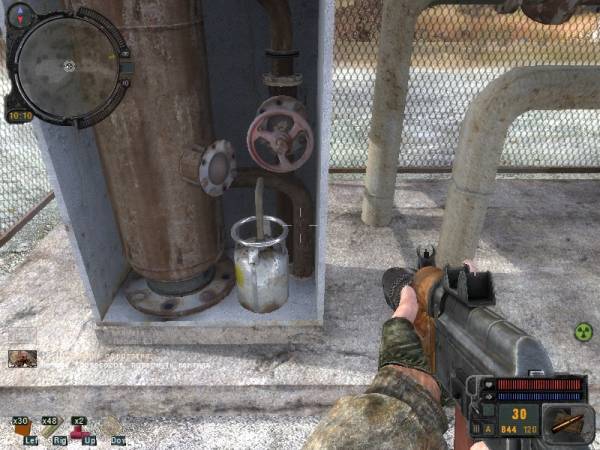Open the message with the character portrait
This screenshot has width=600, height=450.
[22, 357]
